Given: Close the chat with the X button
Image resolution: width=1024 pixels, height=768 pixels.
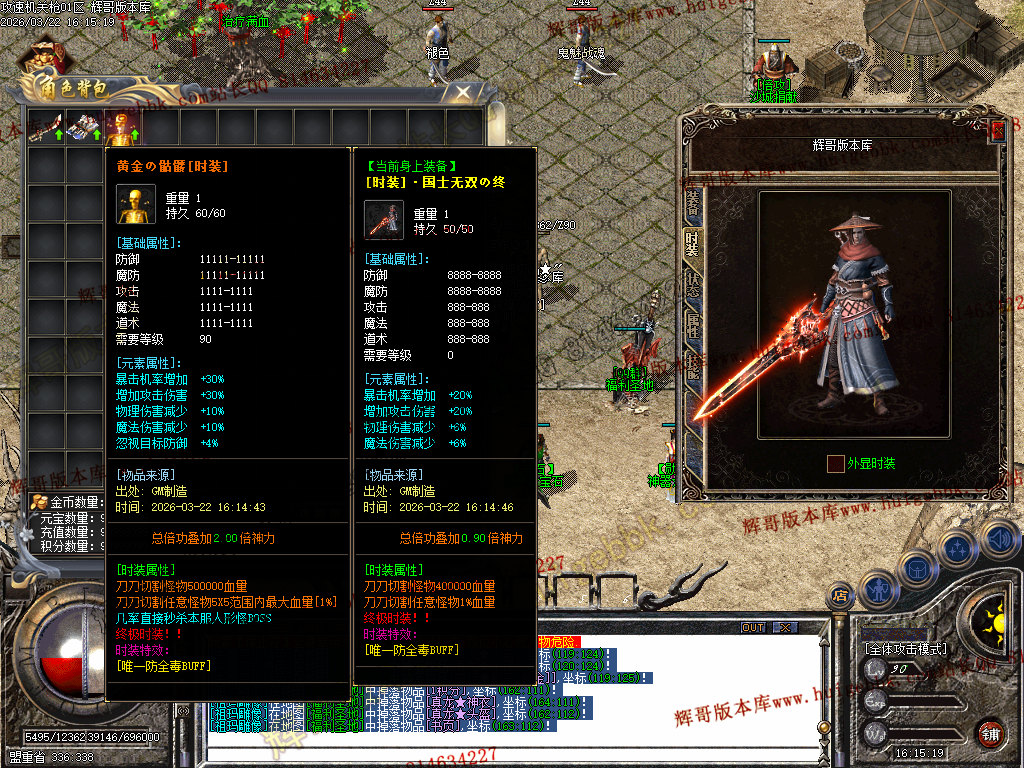Looking at the screenshot, I should click(x=785, y=628).
